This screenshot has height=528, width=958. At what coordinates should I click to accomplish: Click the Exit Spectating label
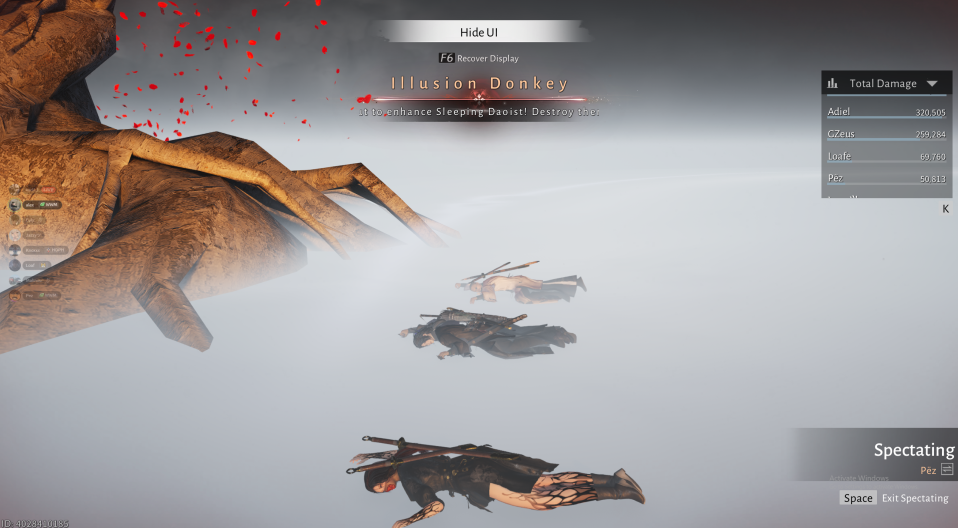tap(915, 498)
